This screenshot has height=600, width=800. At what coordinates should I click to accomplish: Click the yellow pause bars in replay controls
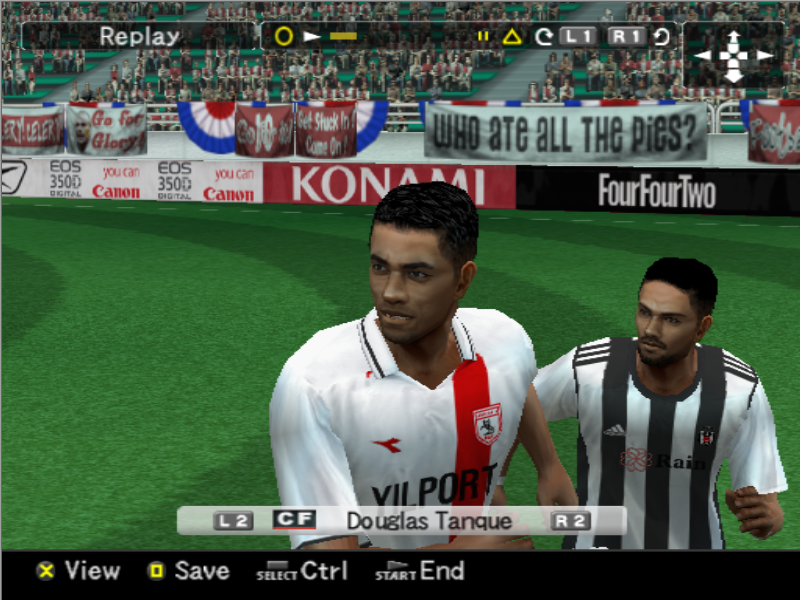click(483, 37)
